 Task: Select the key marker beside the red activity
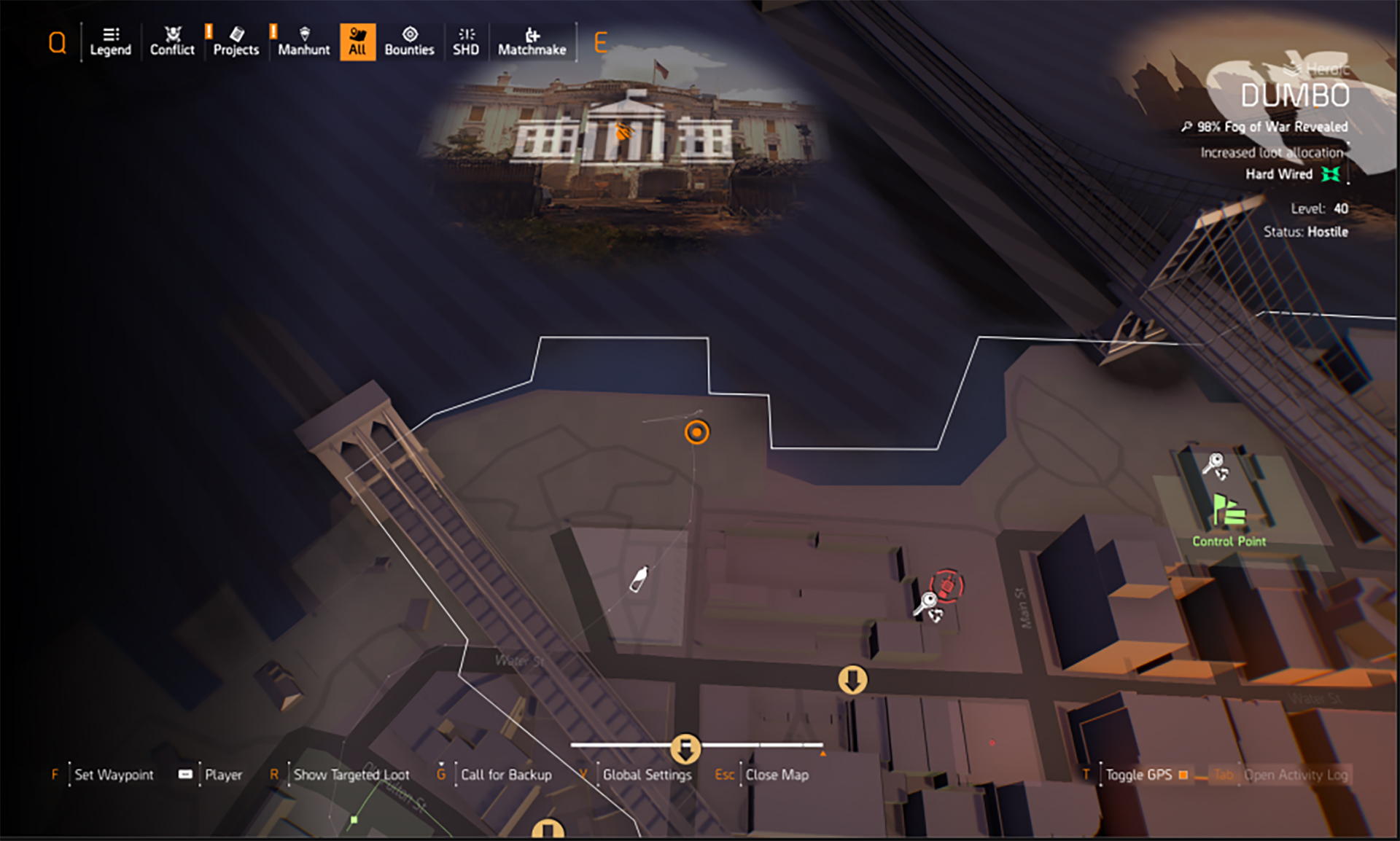(928, 606)
